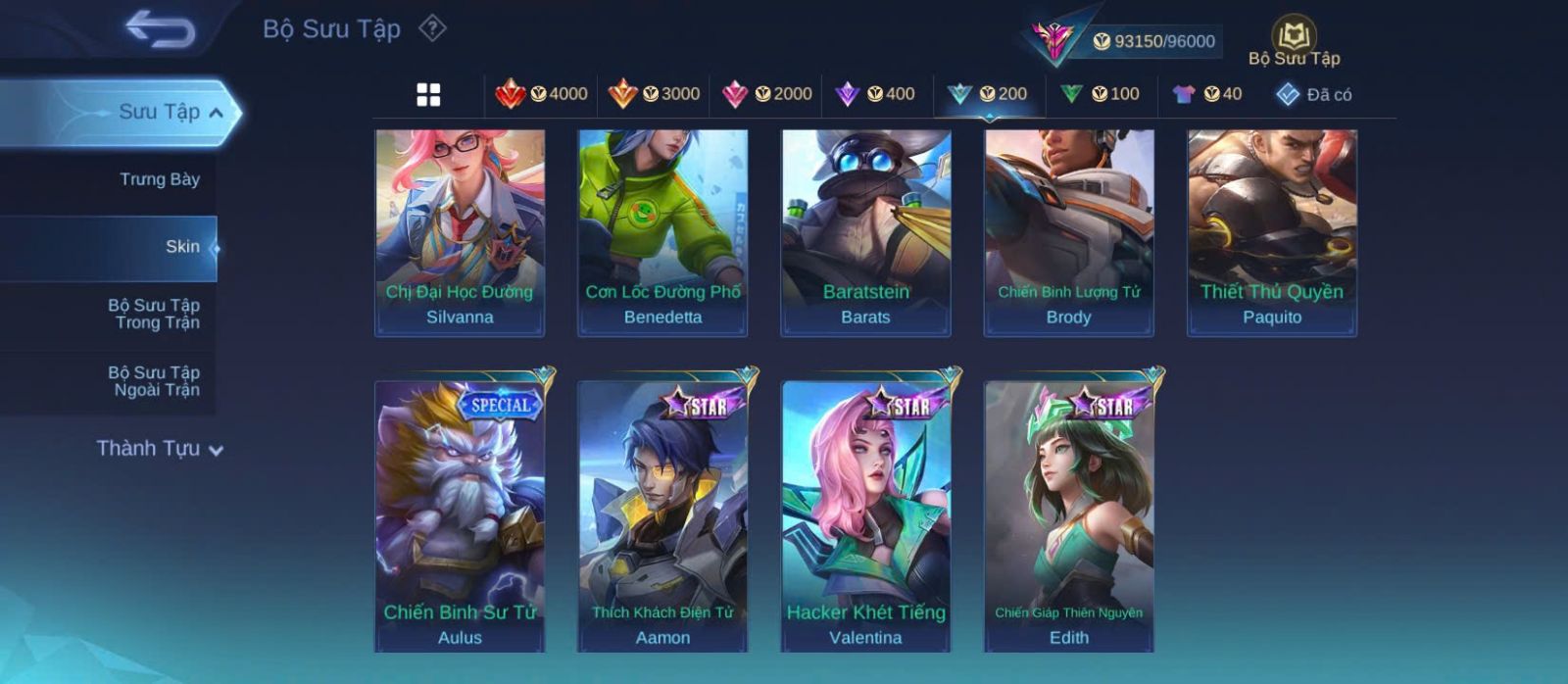
Task: Open Bộ Sưu Tập Ngoài Trận
Action: (x=154, y=381)
